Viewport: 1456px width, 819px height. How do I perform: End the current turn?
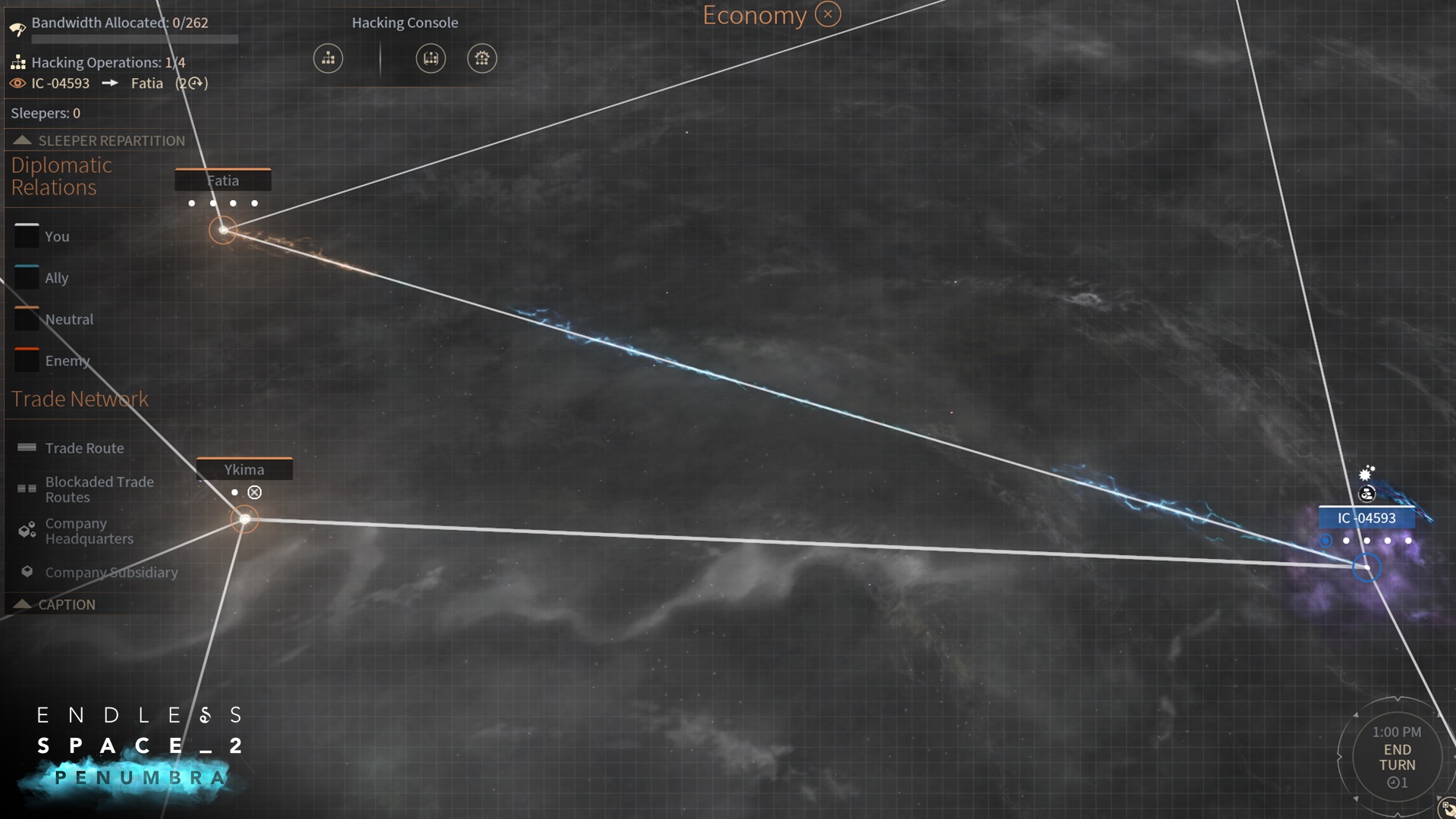pos(1397,757)
